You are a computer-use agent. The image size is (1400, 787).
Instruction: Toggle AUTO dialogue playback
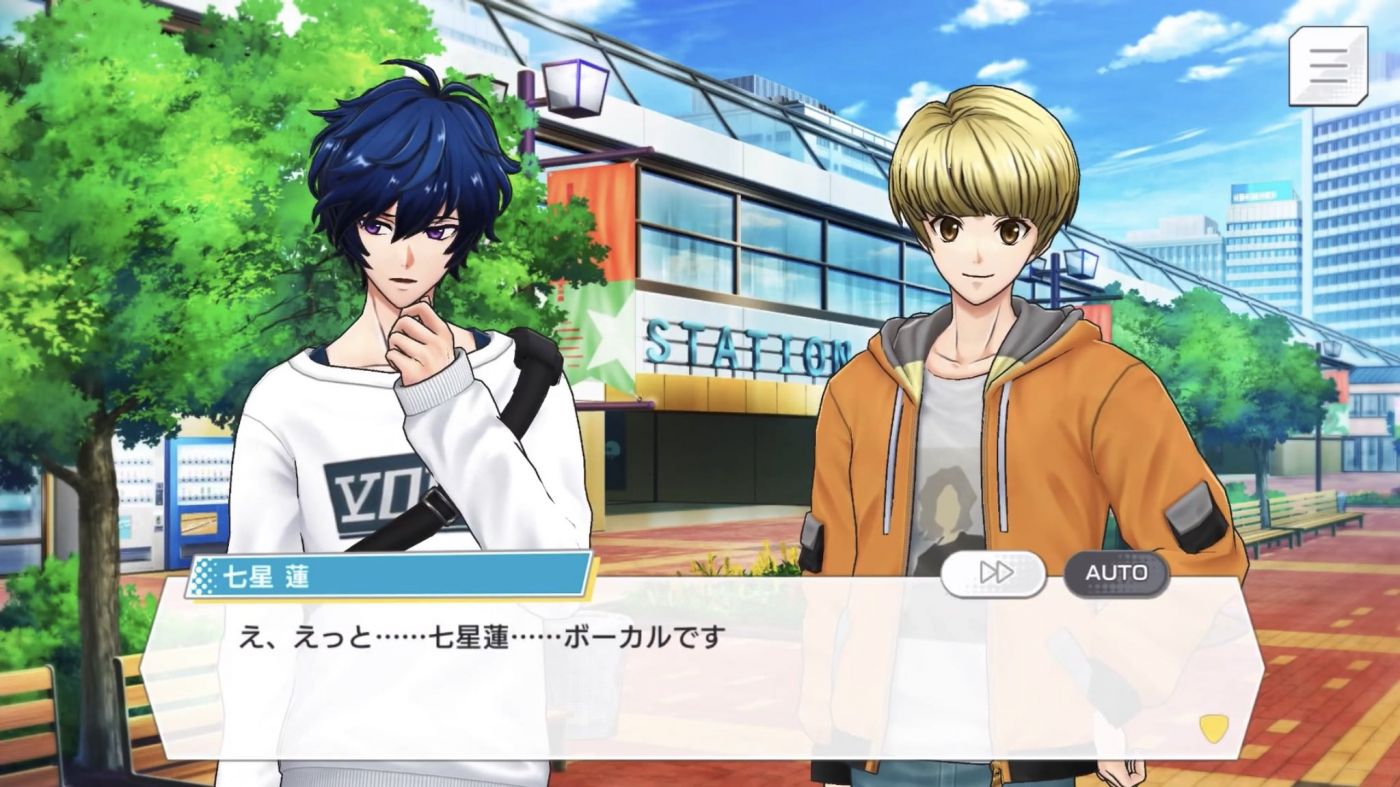click(1115, 573)
